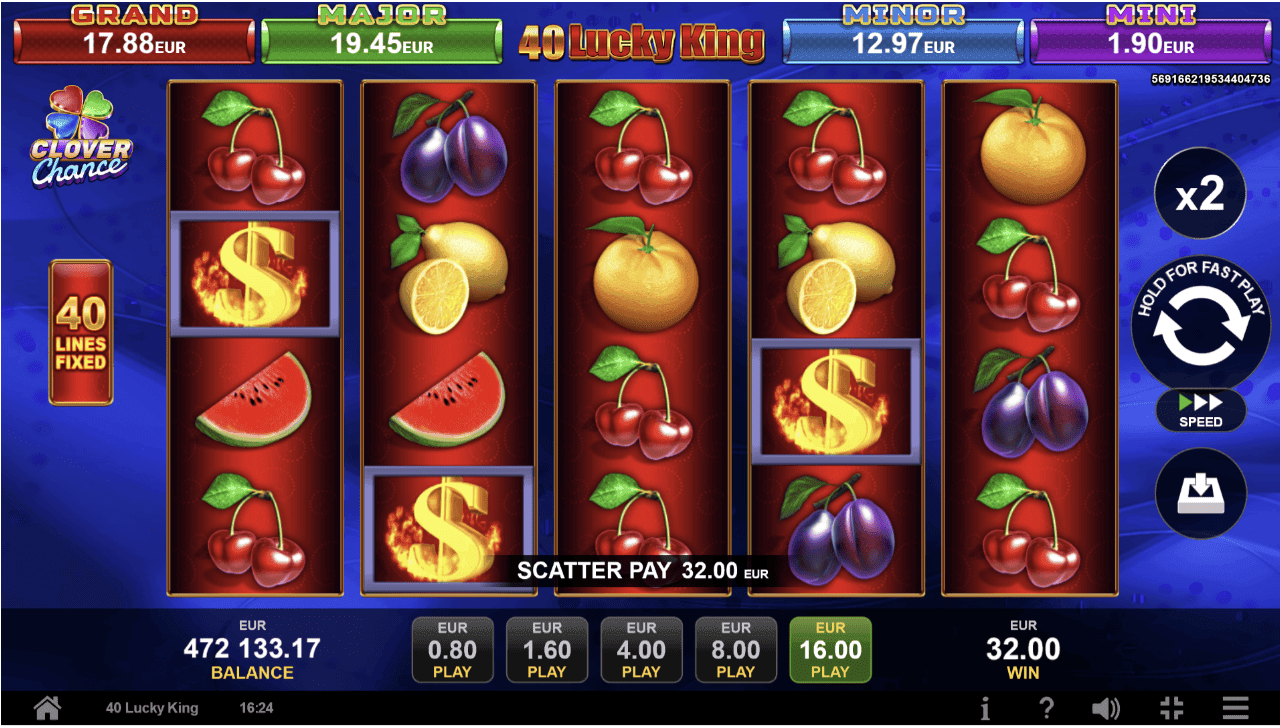Click the x2 multiplier indicator
Image resolution: width=1280 pixels, height=728 pixels.
[1199, 193]
